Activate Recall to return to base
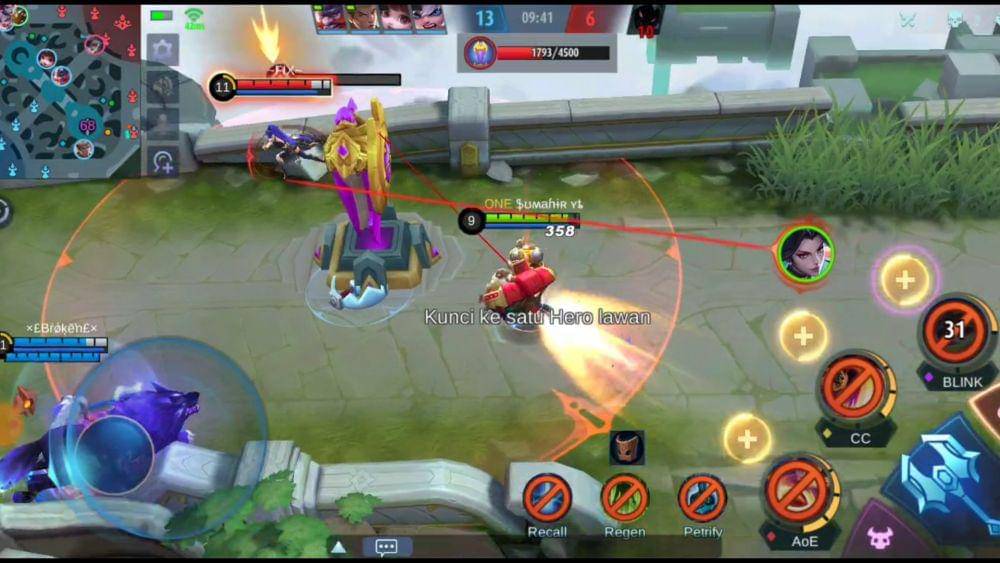1000x563 pixels. click(x=548, y=498)
